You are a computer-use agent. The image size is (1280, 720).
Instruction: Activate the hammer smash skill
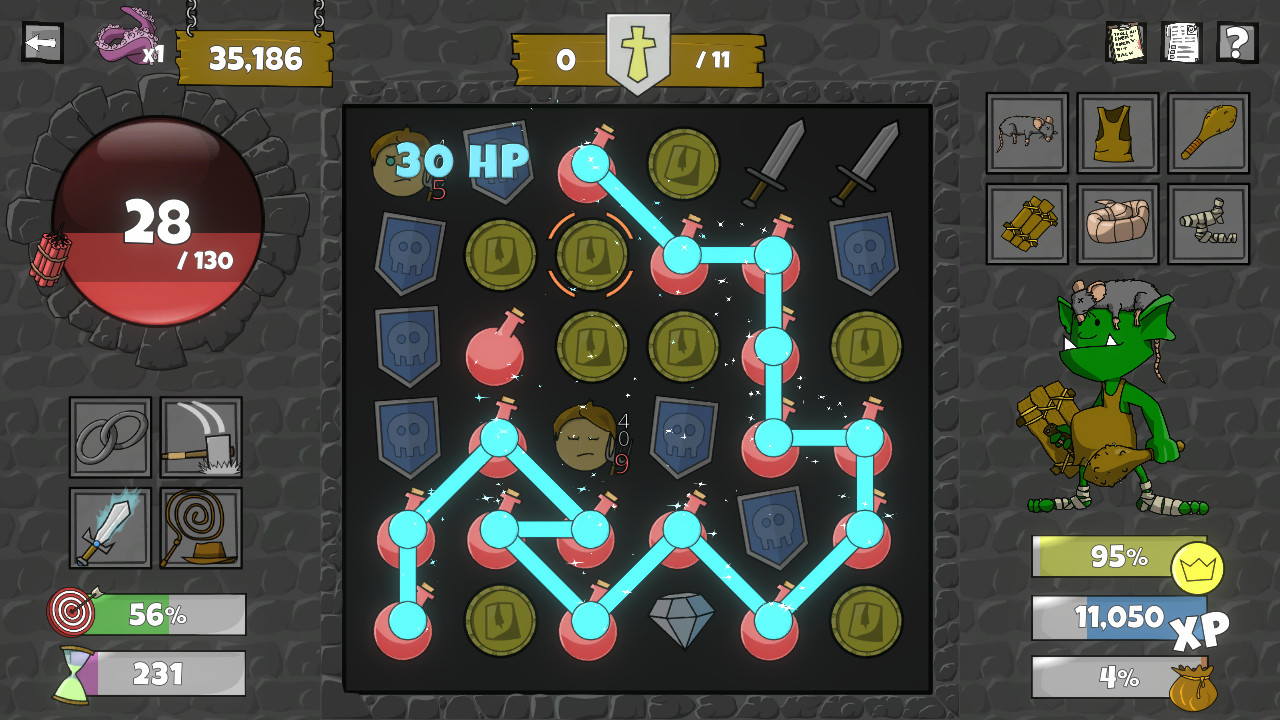200,438
